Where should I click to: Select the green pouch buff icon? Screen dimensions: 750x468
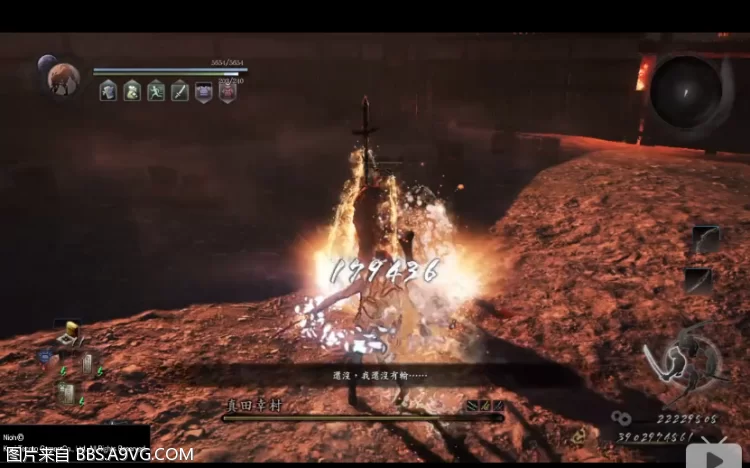click(132, 91)
